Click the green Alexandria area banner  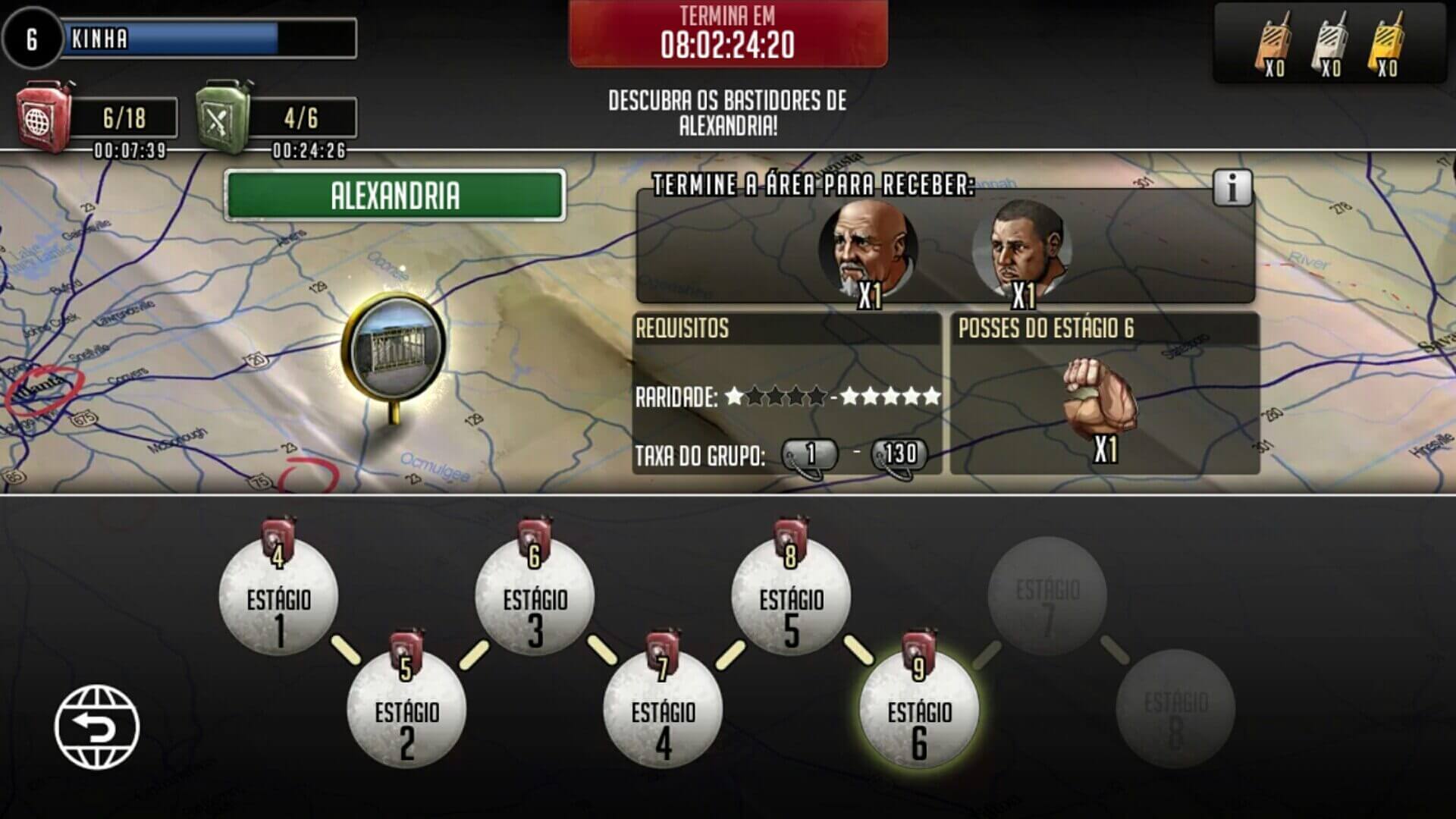coord(395,196)
